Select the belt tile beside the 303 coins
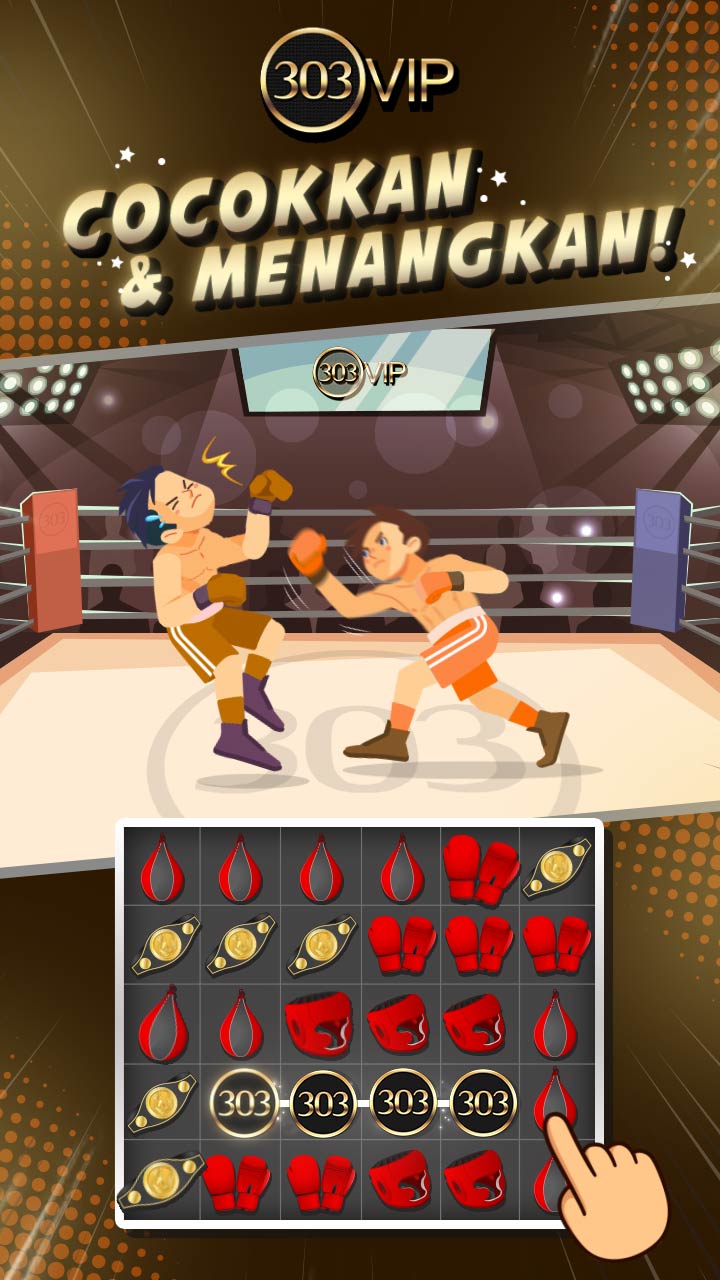The width and height of the screenshot is (720, 1280). pos(161,1104)
